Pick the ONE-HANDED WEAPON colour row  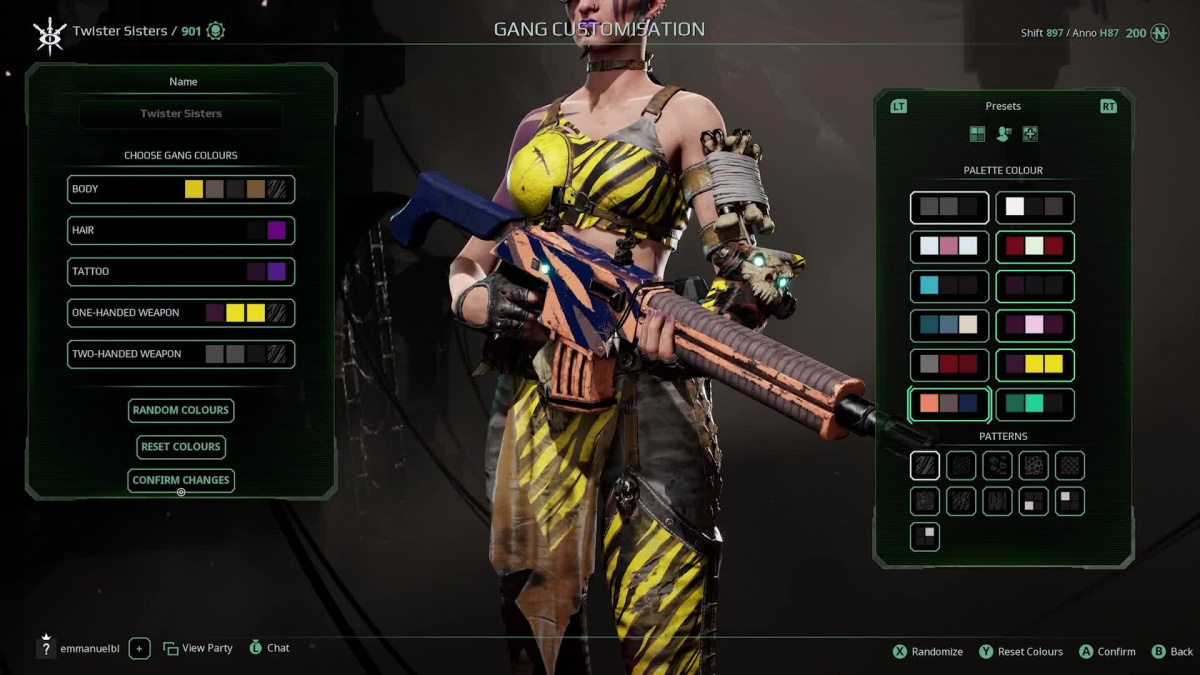[181, 313]
